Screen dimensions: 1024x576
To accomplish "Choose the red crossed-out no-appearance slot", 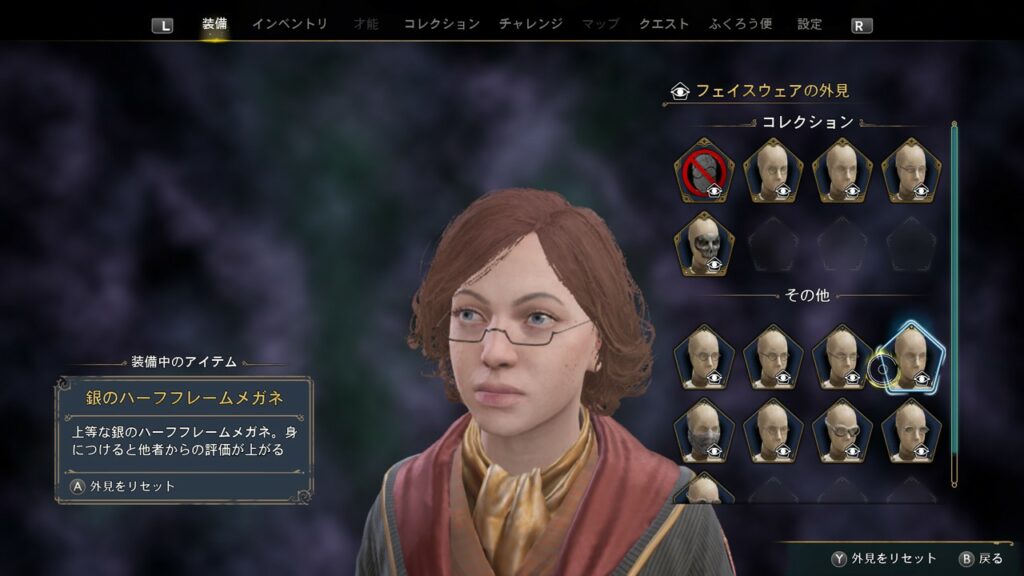I will (x=703, y=171).
